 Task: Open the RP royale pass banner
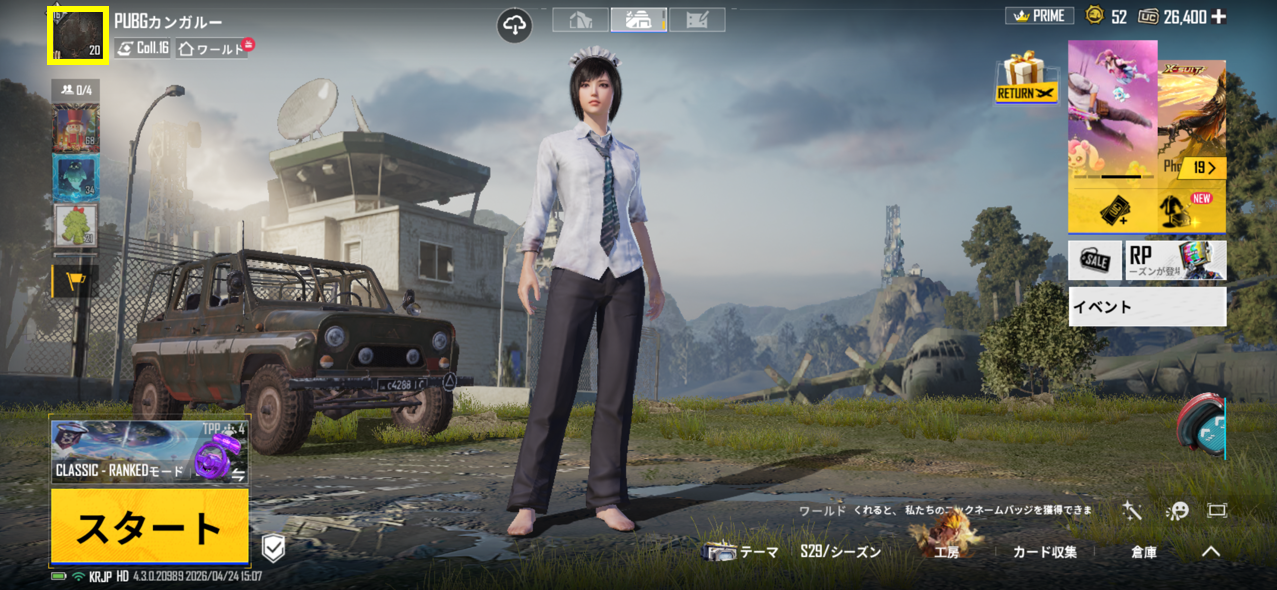(1176, 260)
